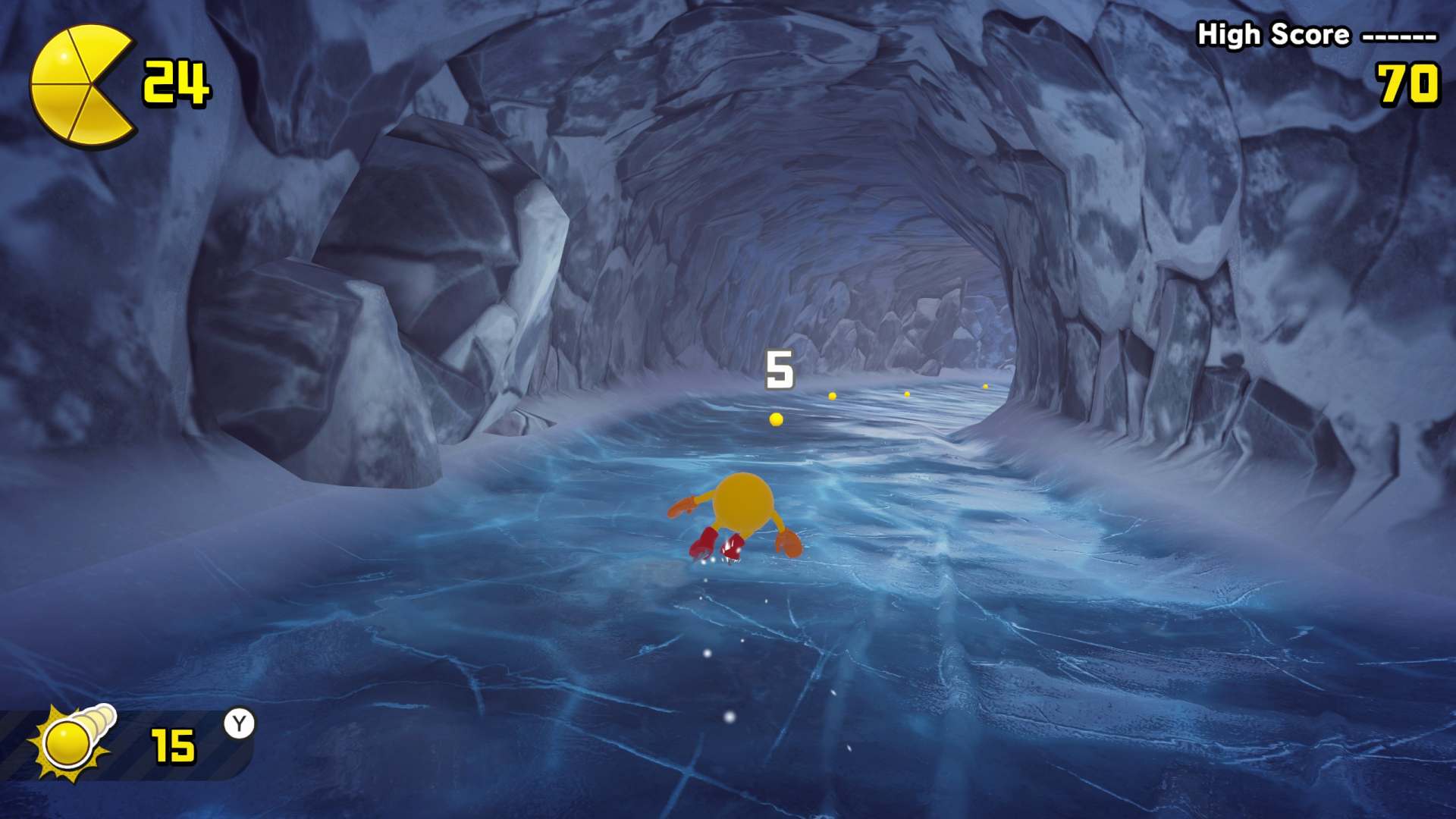Screen dimensions: 1456x819
Task: Click the Pac-Man health wedge icon
Action: (80, 85)
